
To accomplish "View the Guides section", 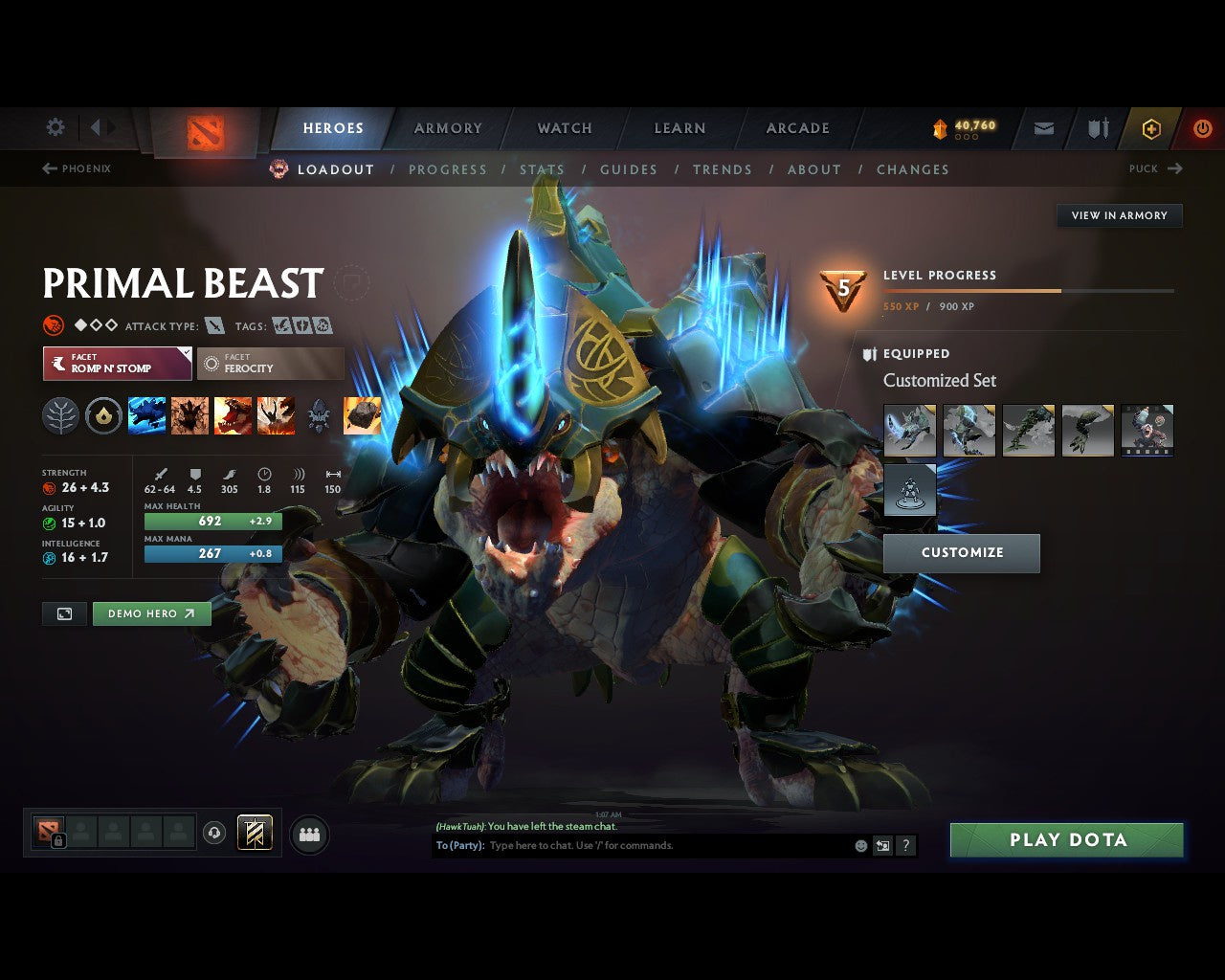I will click(x=628, y=169).
